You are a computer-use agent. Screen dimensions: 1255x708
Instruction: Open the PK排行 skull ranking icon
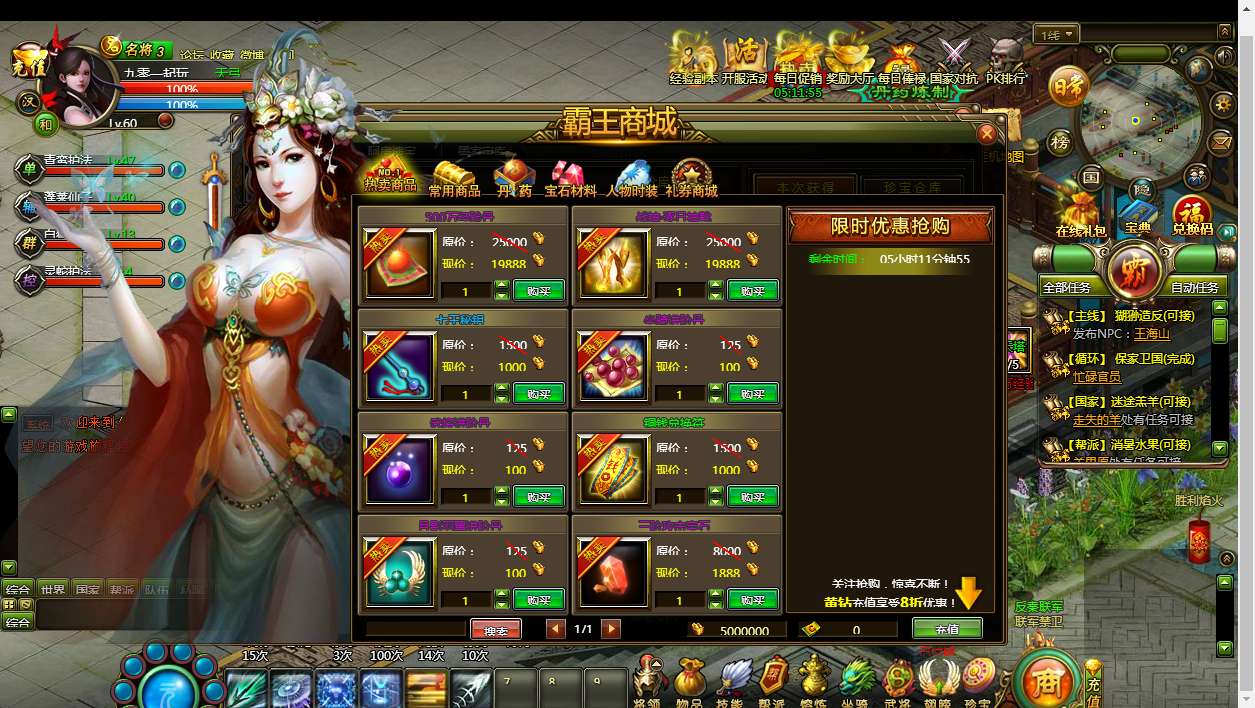click(1006, 60)
